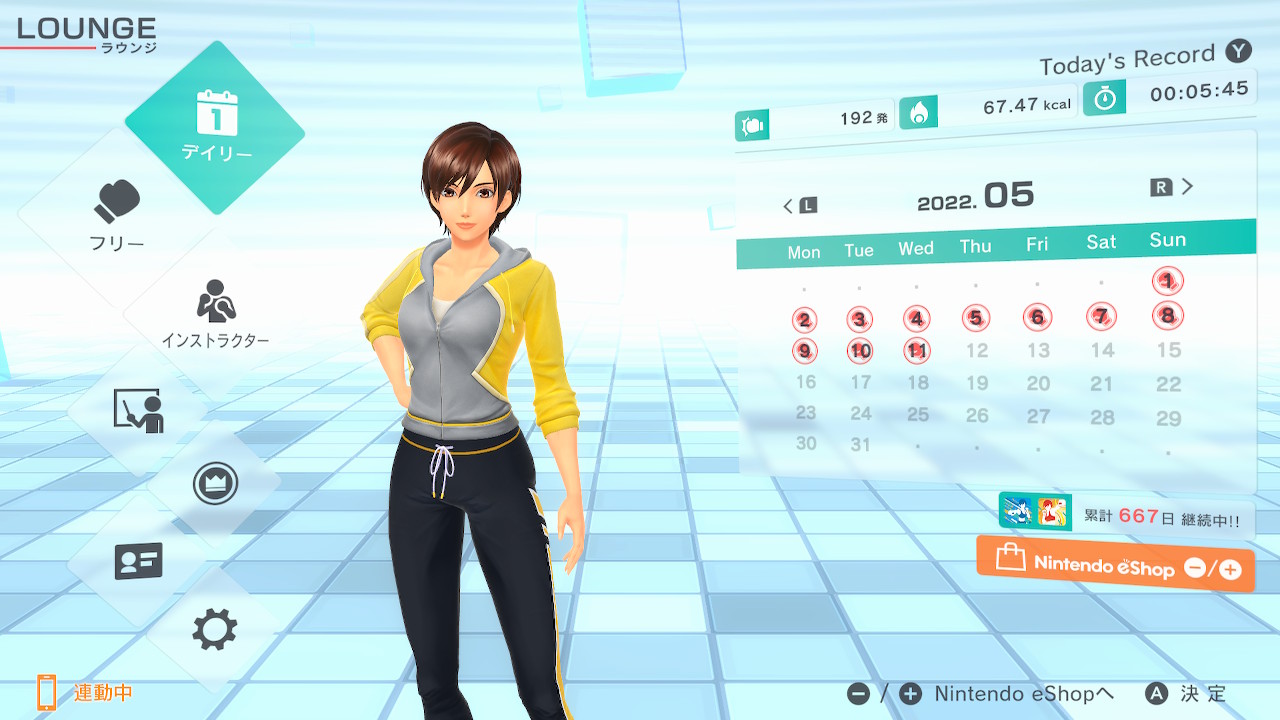1280x720 pixels.
Task: Open the gear settings diamond
Action: (x=215, y=630)
